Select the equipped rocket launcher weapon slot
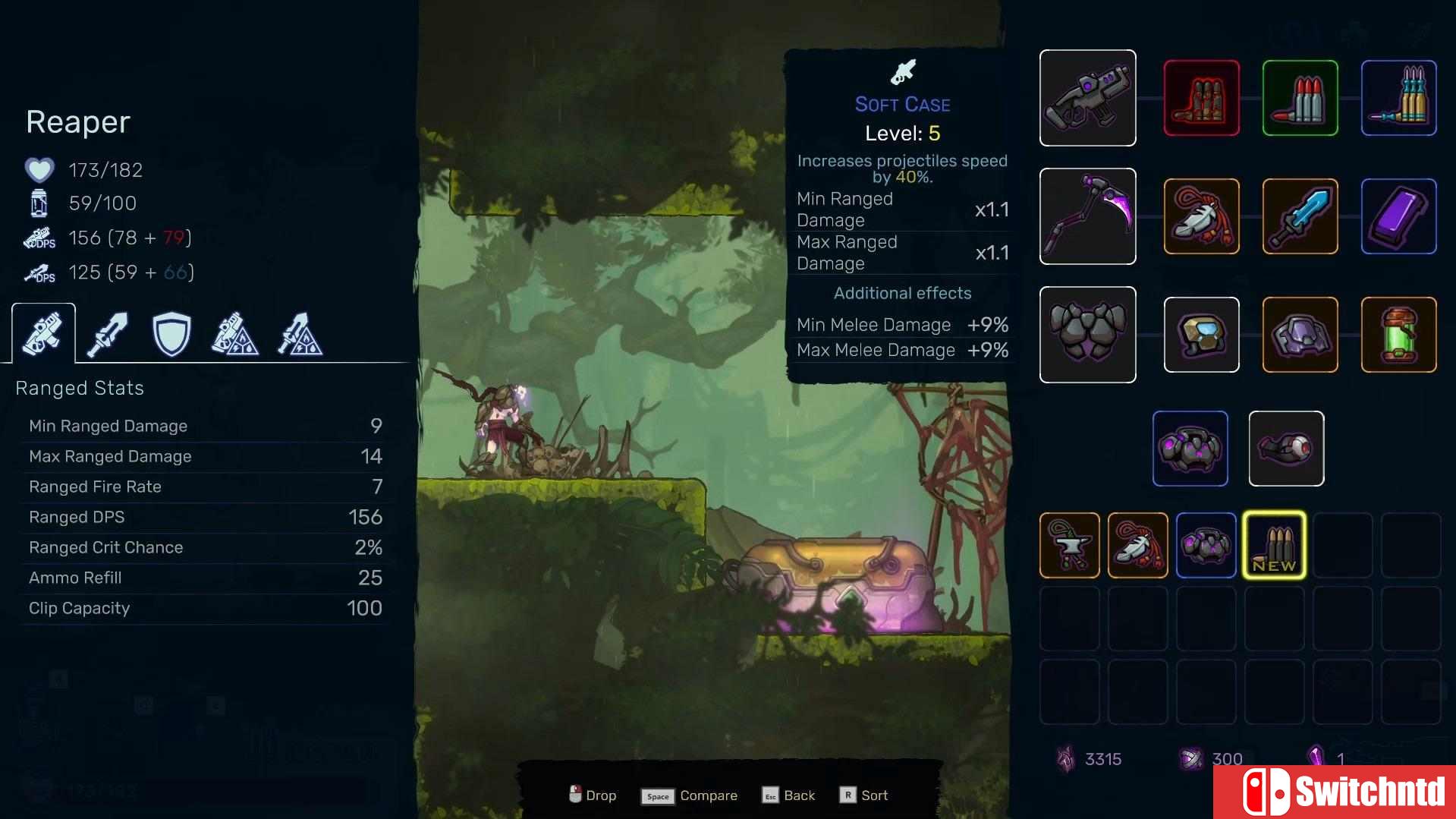Image resolution: width=1456 pixels, height=819 pixels. click(x=1088, y=98)
